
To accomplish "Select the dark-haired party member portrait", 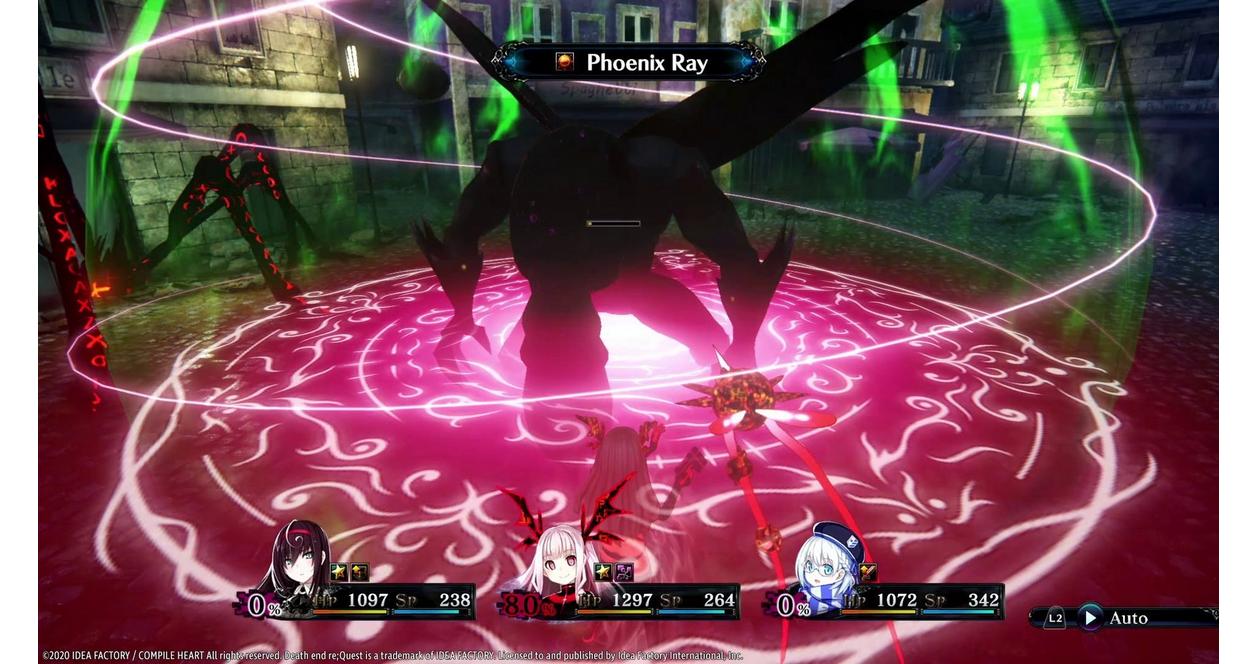I will (296, 565).
